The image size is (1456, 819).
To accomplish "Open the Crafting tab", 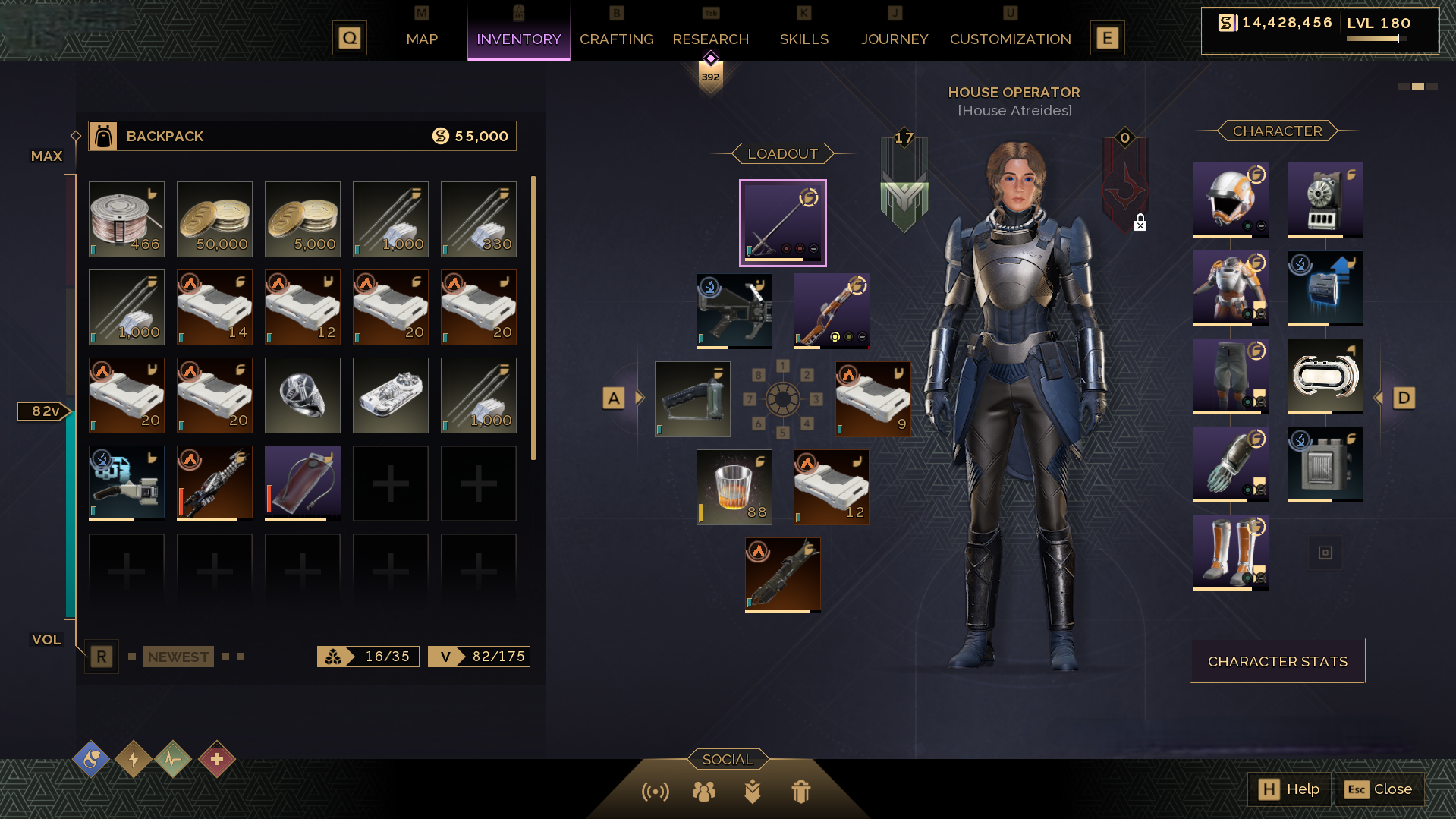I will pos(616,39).
